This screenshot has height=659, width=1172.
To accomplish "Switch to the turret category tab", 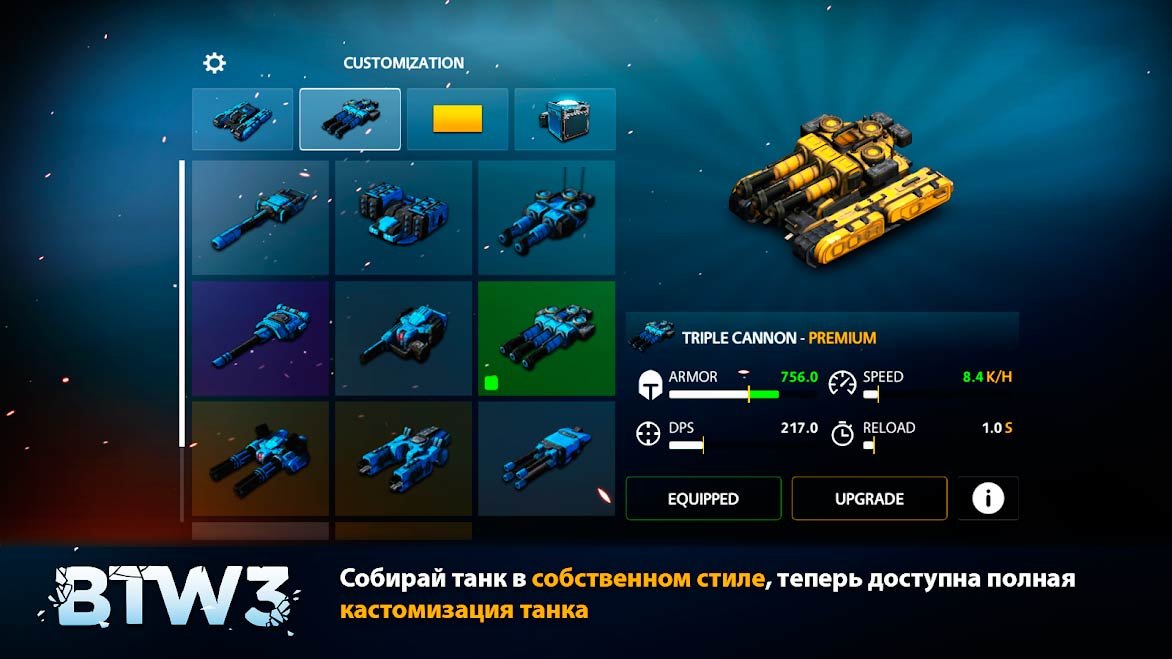I will (350, 119).
